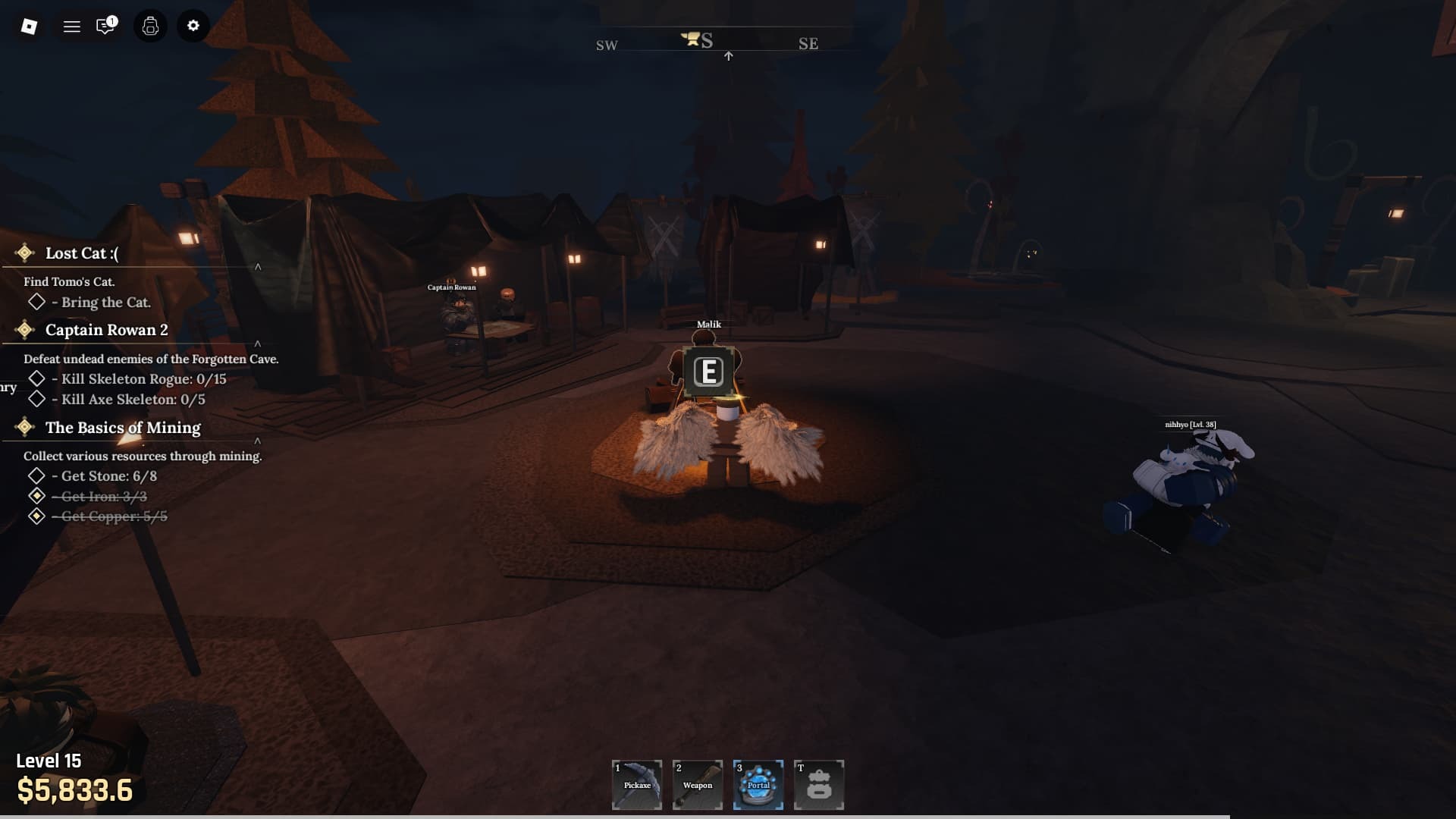Open the backpack icon in top bar

[x=150, y=27]
